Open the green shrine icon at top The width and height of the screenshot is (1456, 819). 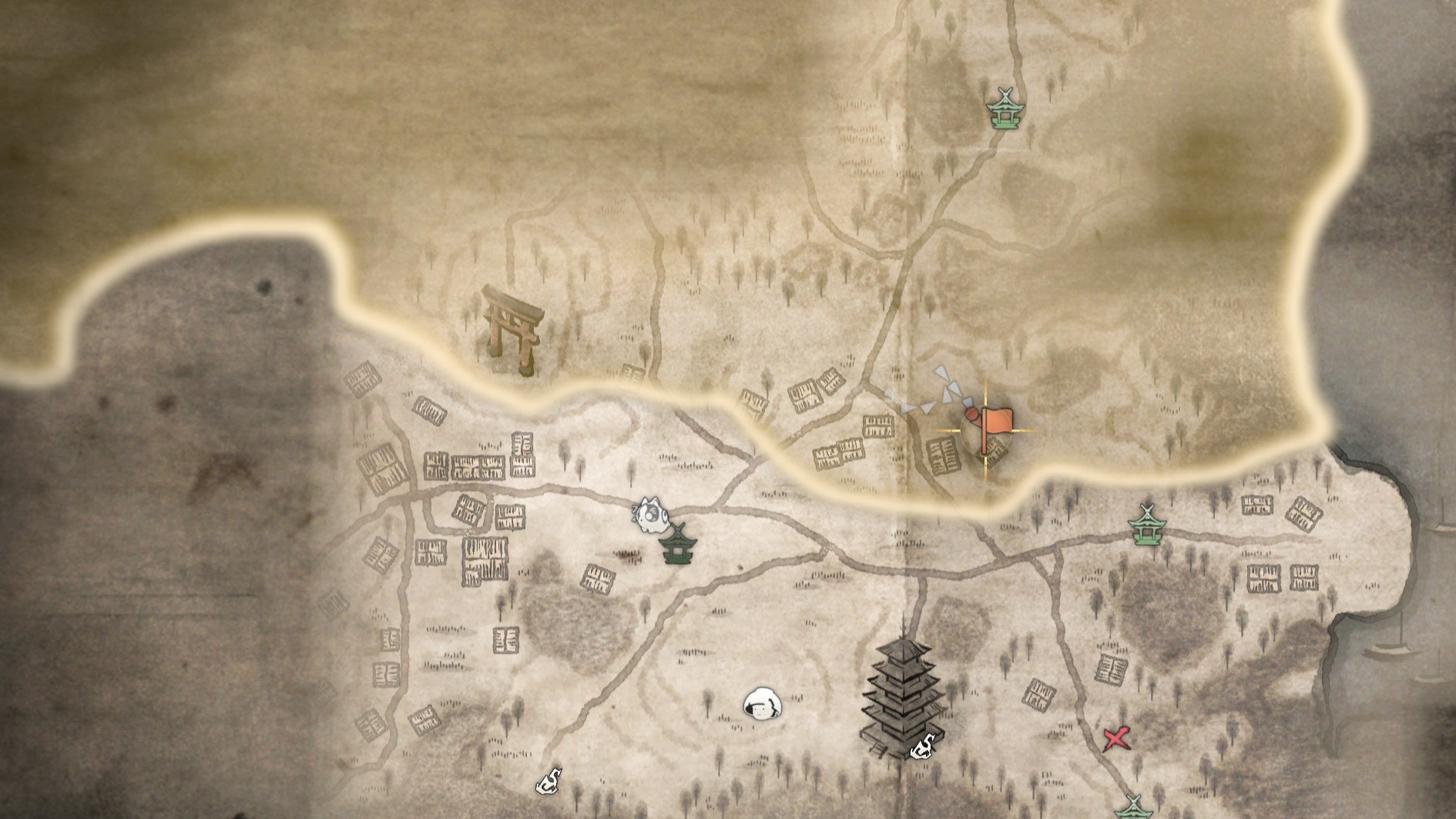[1005, 108]
